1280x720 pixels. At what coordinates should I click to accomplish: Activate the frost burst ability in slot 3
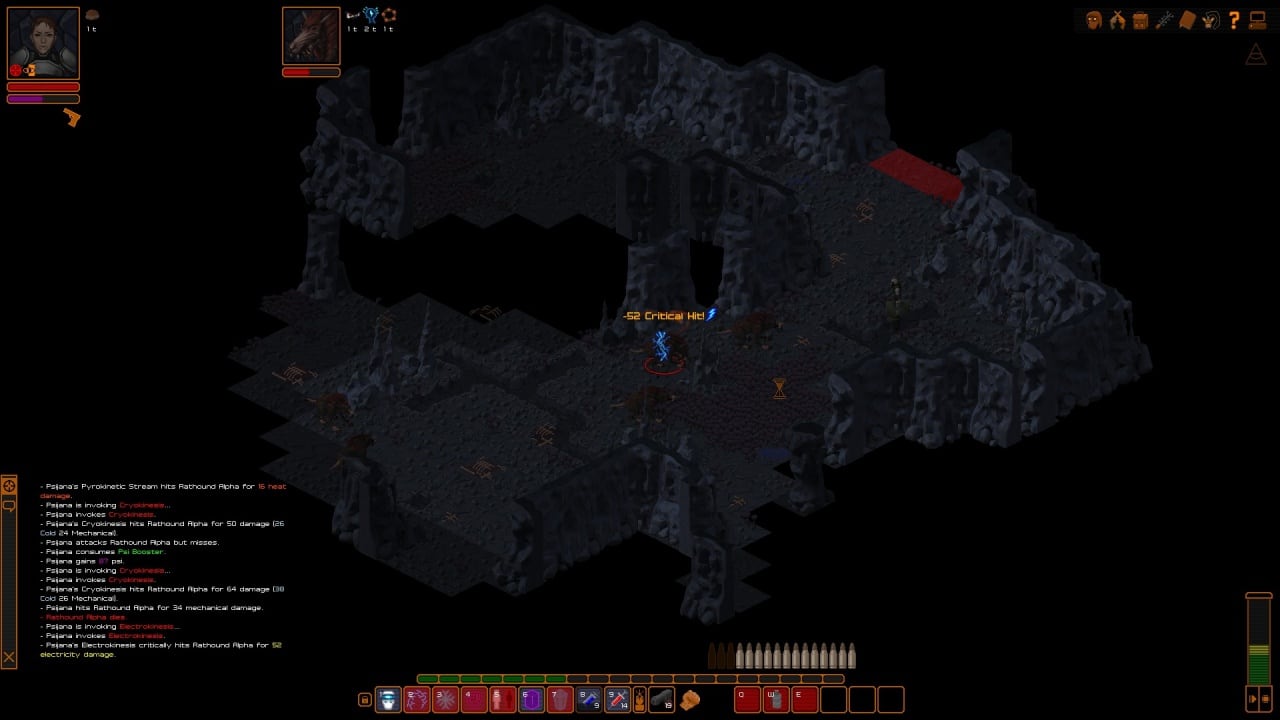tap(445, 700)
